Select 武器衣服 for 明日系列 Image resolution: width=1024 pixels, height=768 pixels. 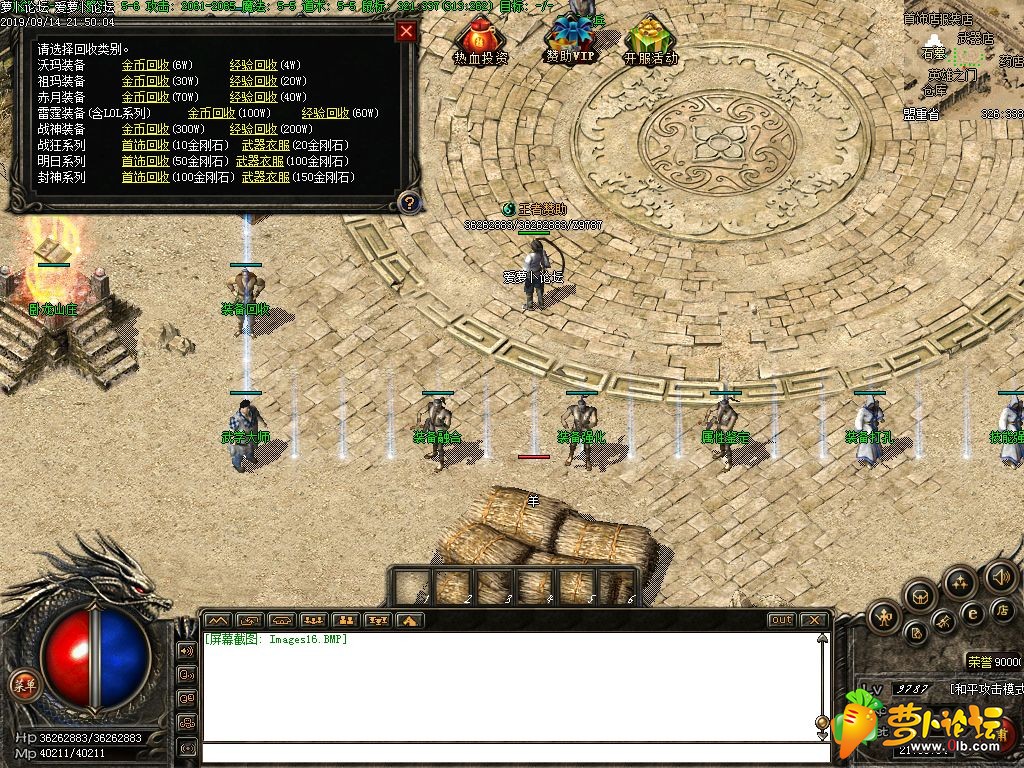click(260, 161)
